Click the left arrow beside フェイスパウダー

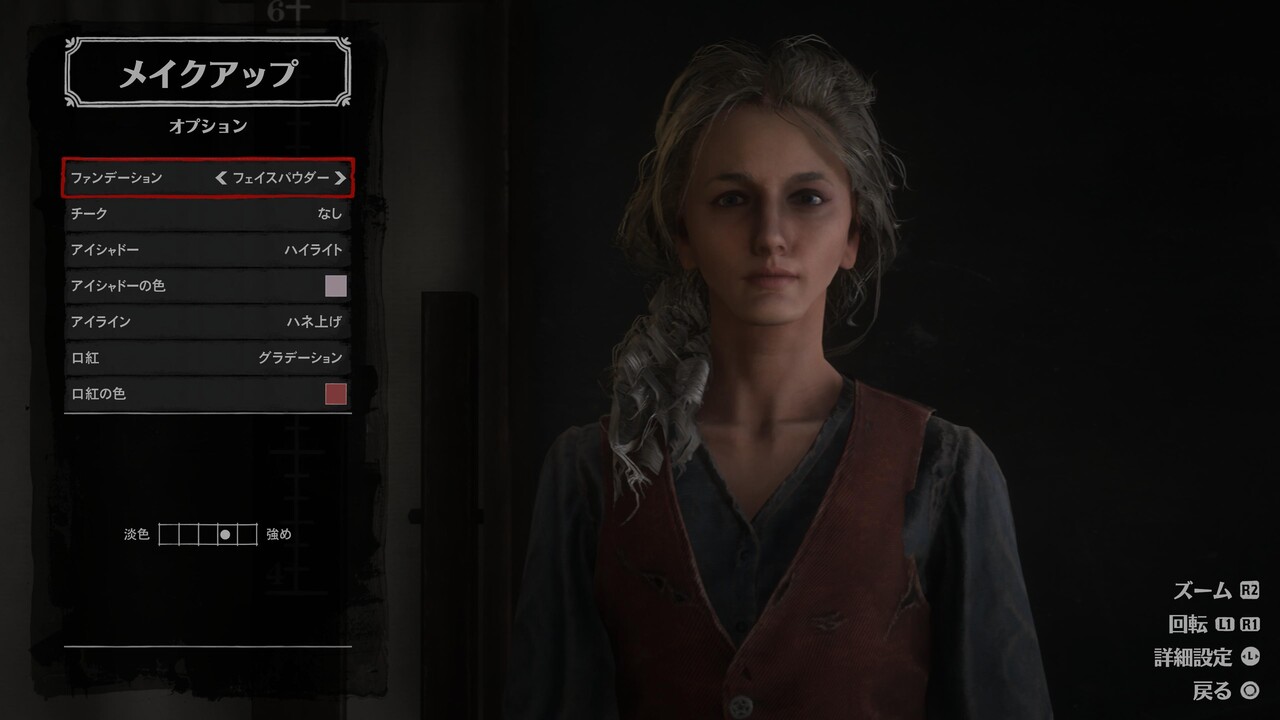221,178
